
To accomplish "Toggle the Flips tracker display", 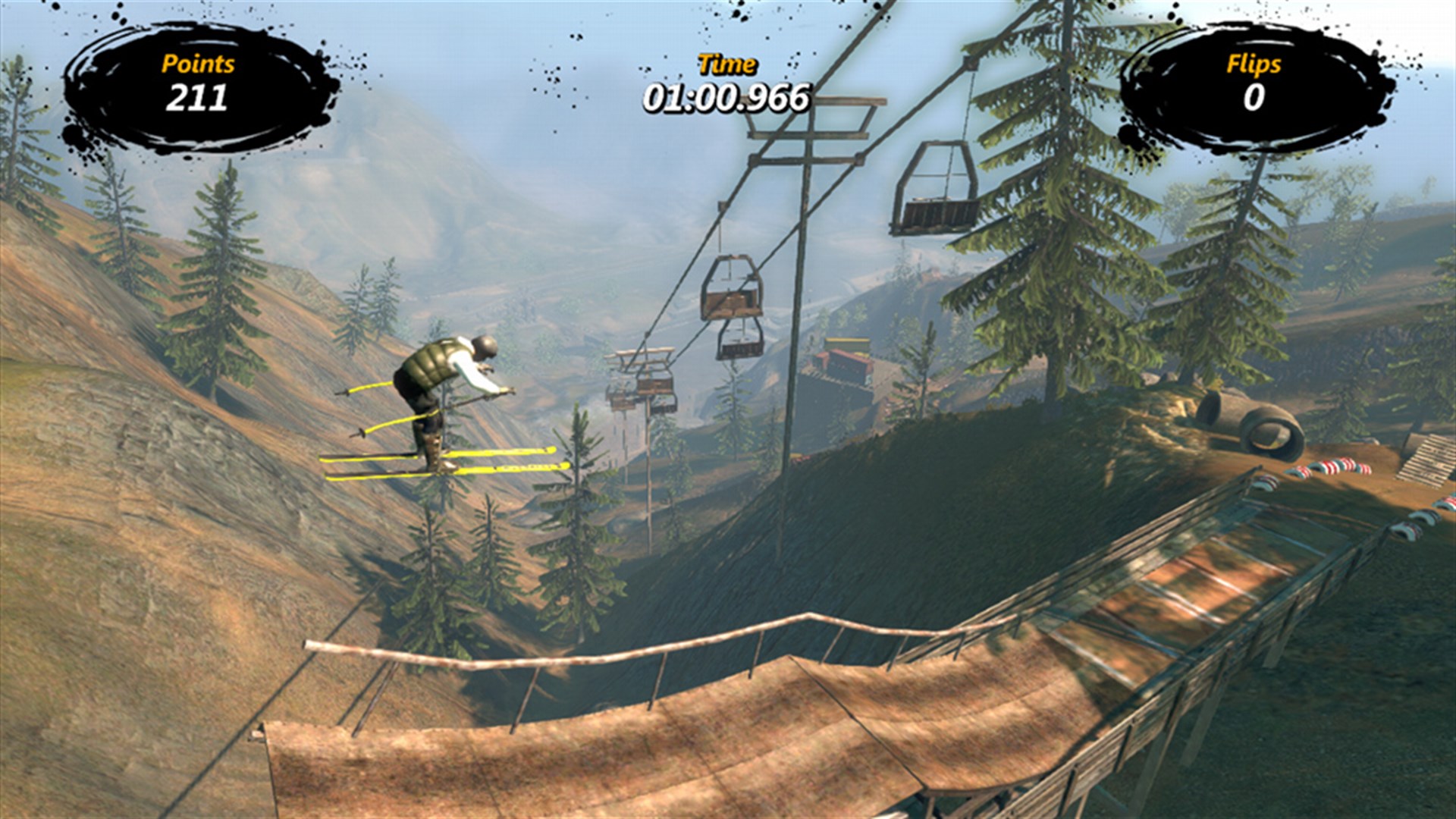I will (x=1253, y=80).
